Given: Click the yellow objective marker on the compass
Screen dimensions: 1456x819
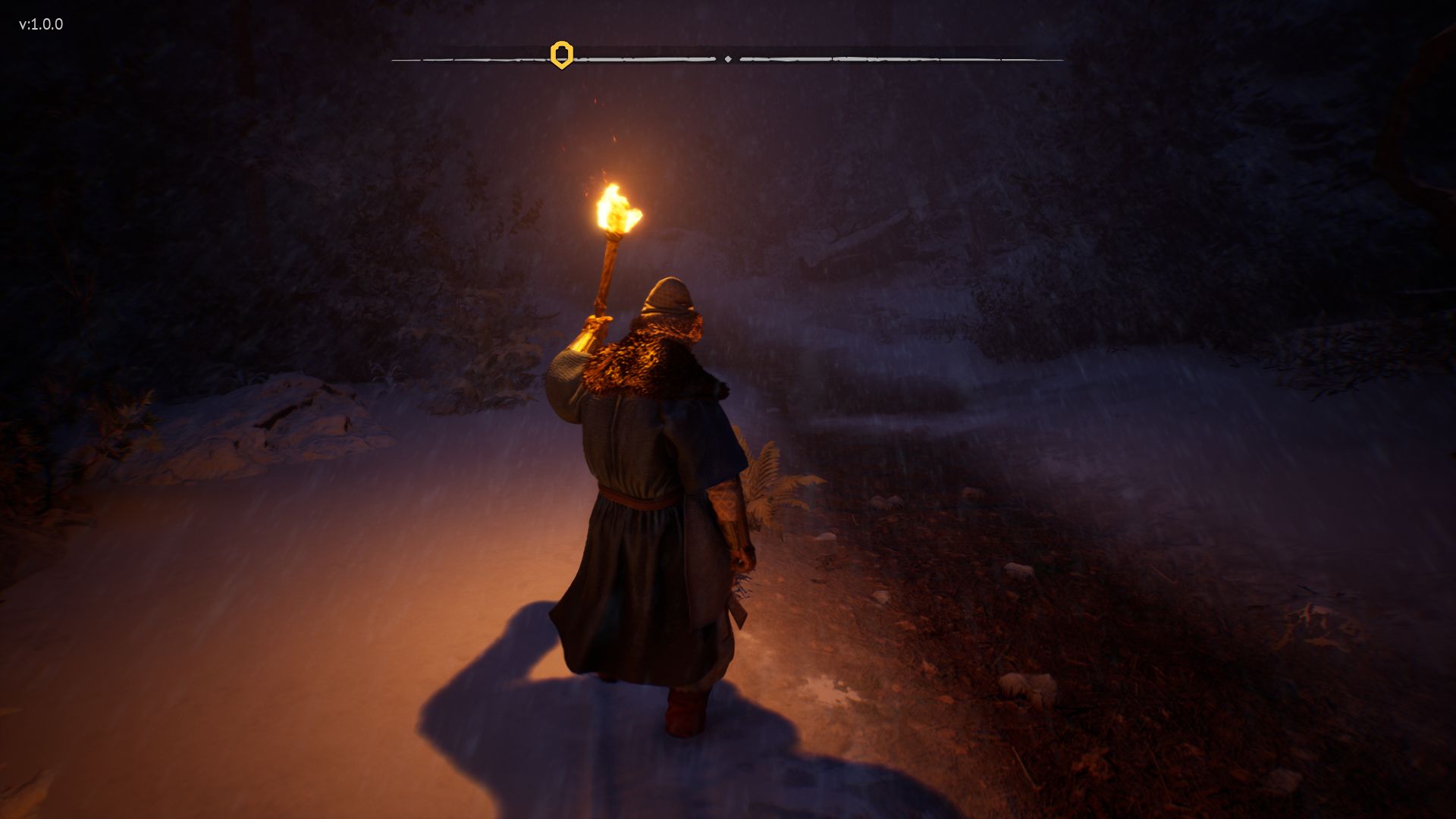Looking at the screenshot, I should (x=561, y=55).
